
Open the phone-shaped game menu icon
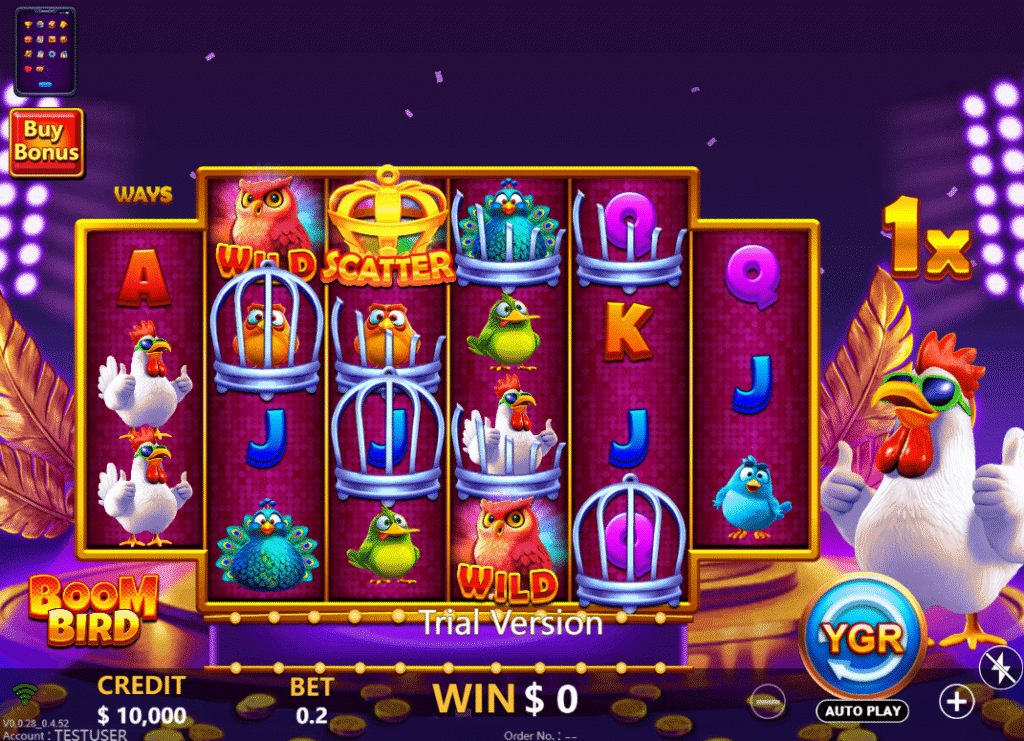coord(47,50)
